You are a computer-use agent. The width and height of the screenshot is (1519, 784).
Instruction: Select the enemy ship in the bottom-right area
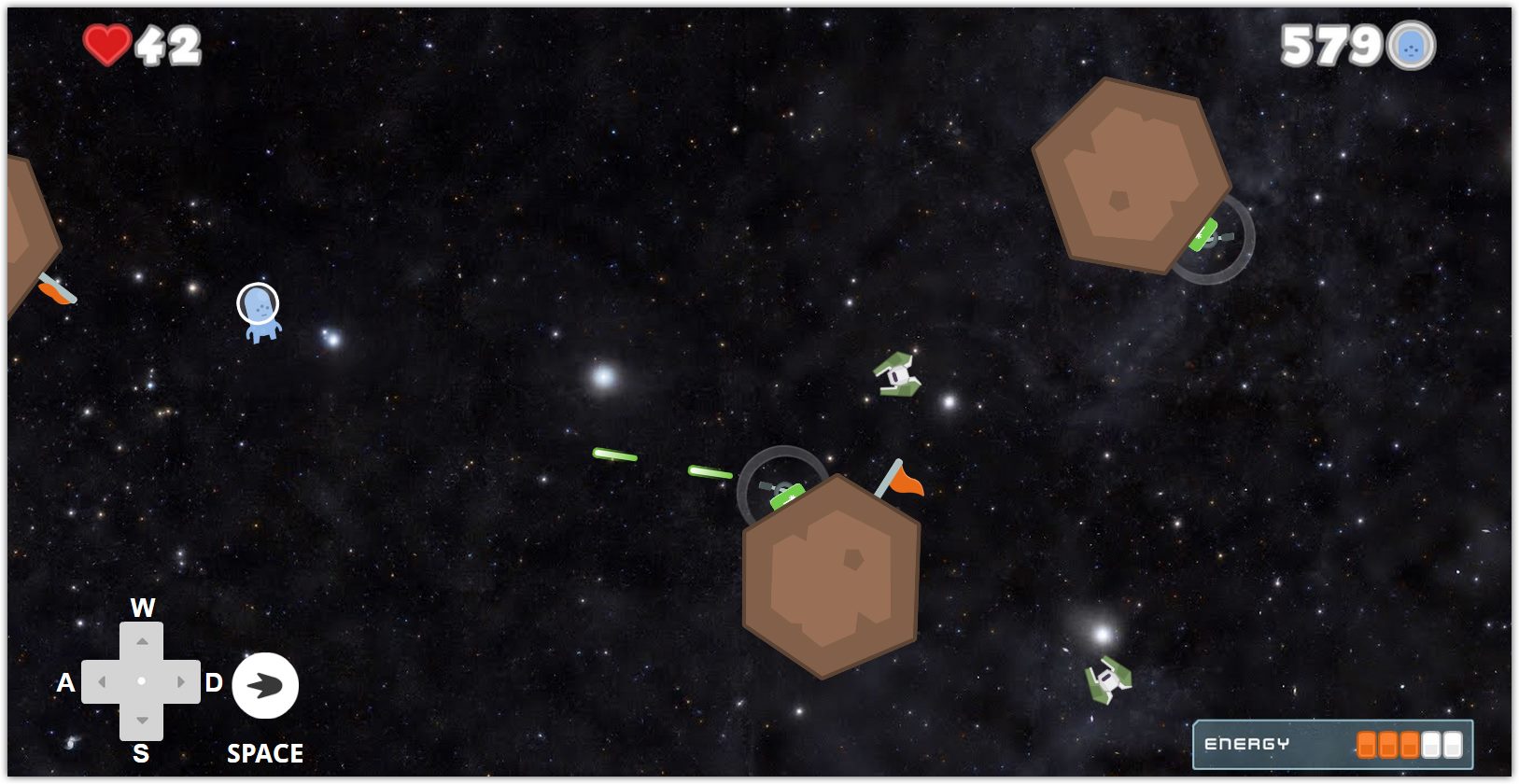click(x=1107, y=679)
